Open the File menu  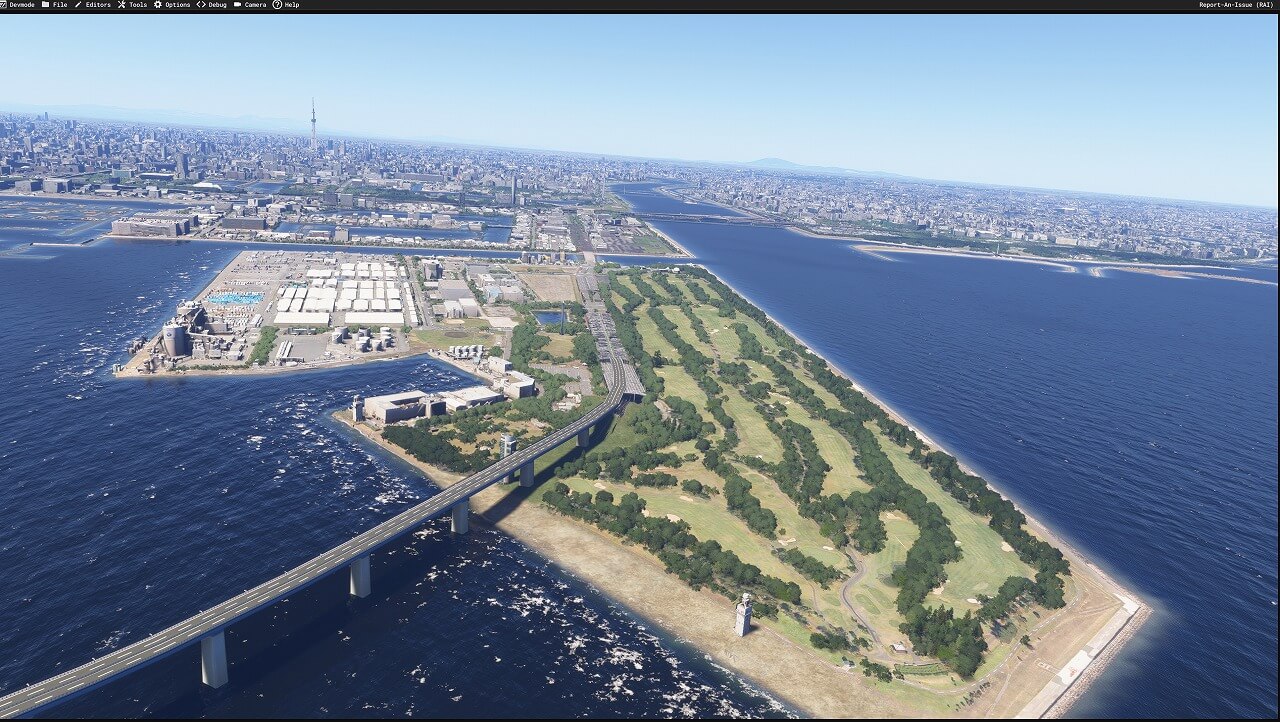point(55,5)
